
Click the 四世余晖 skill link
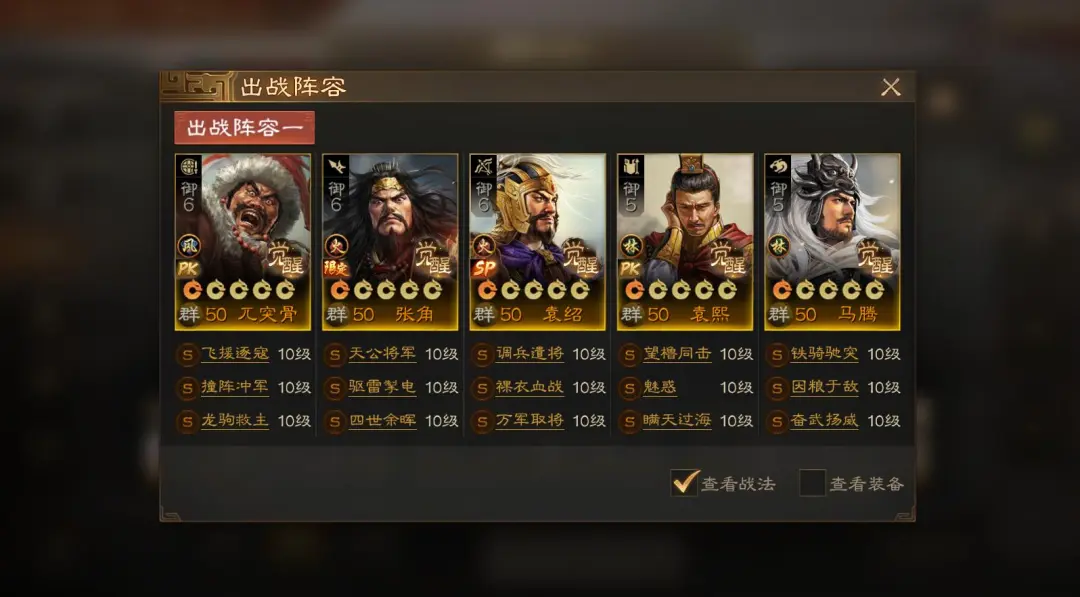tap(382, 421)
